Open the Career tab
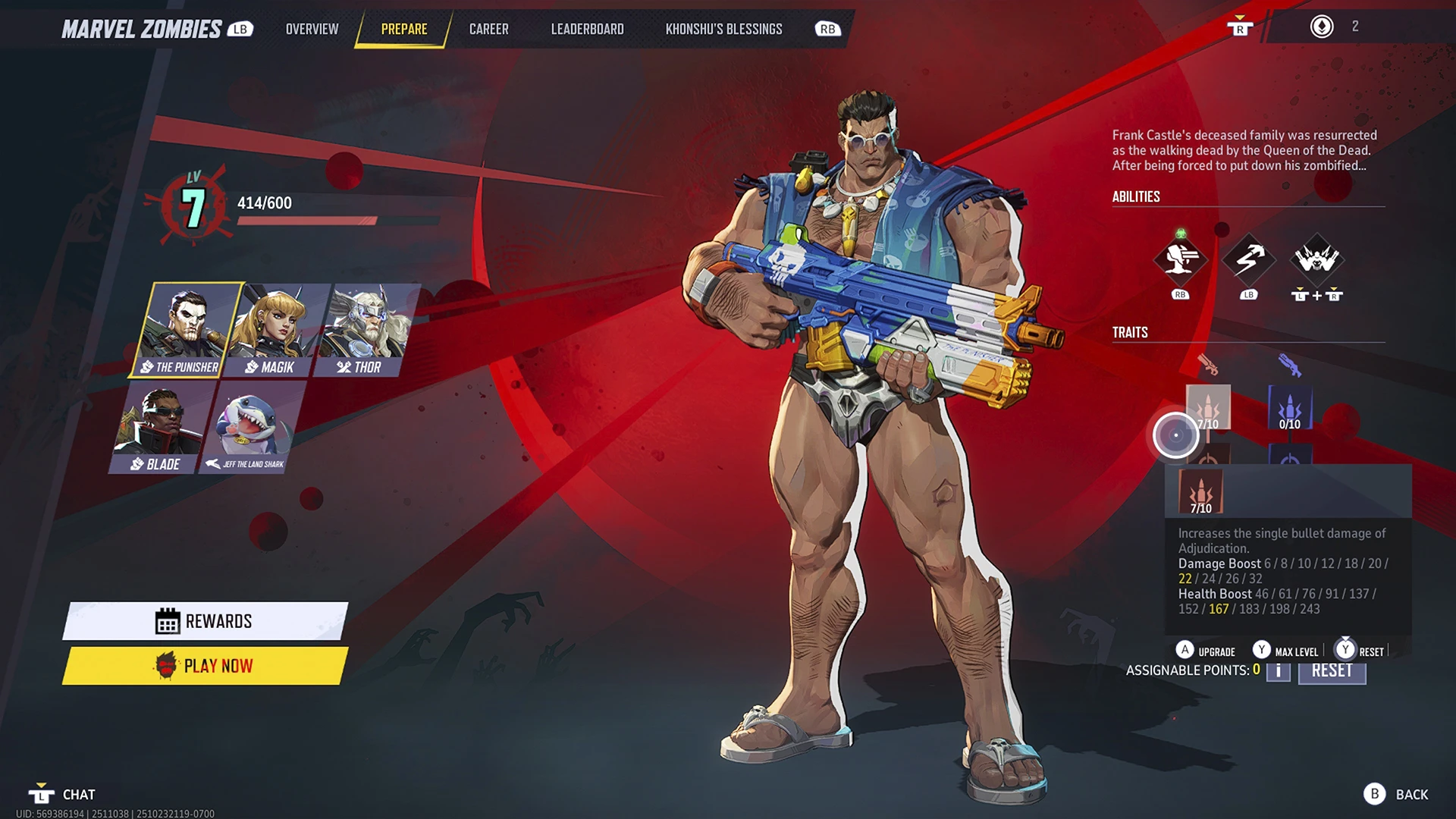This screenshot has height=819, width=1456. (x=488, y=30)
